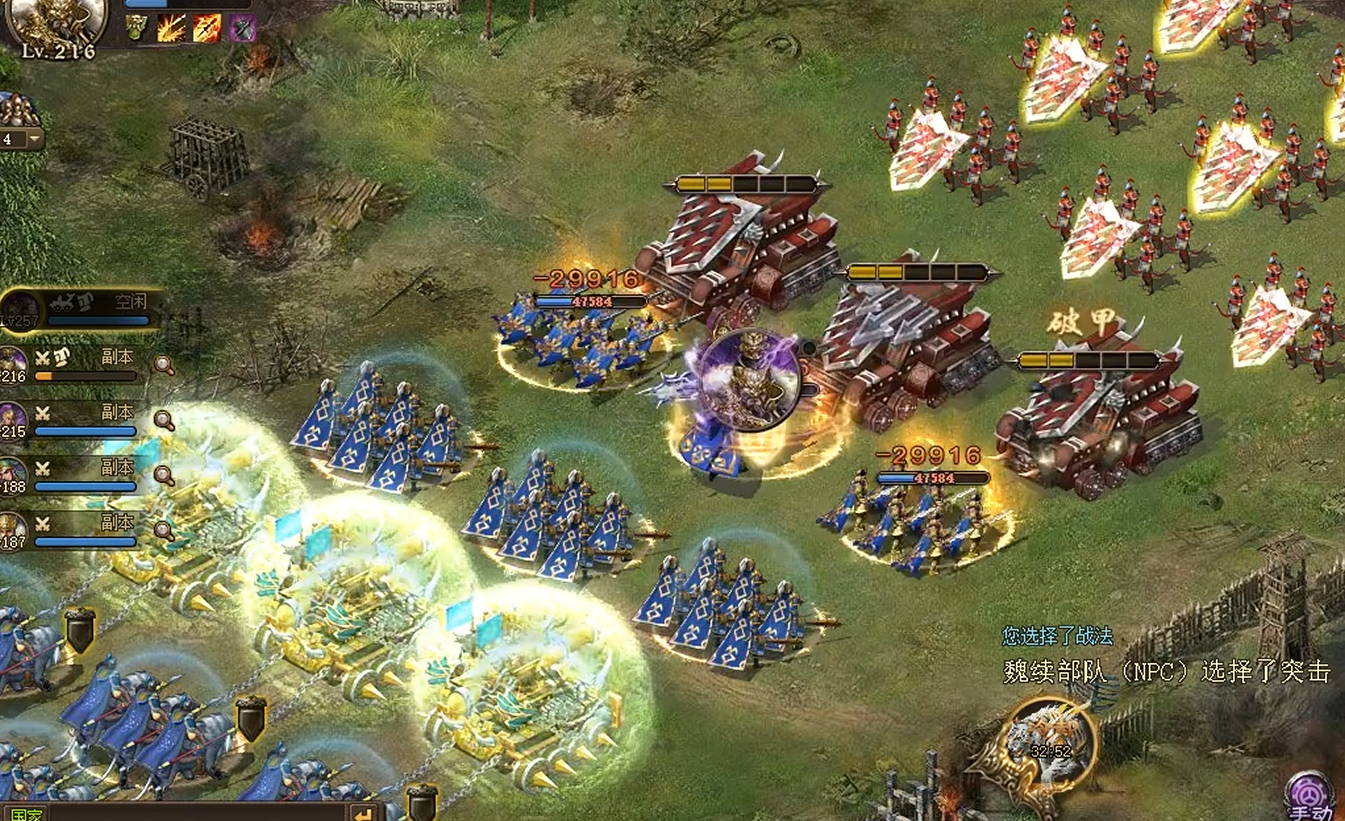The width and height of the screenshot is (1345, 821).
Task: Select the level 216 general portrait in list
Action: (13, 364)
